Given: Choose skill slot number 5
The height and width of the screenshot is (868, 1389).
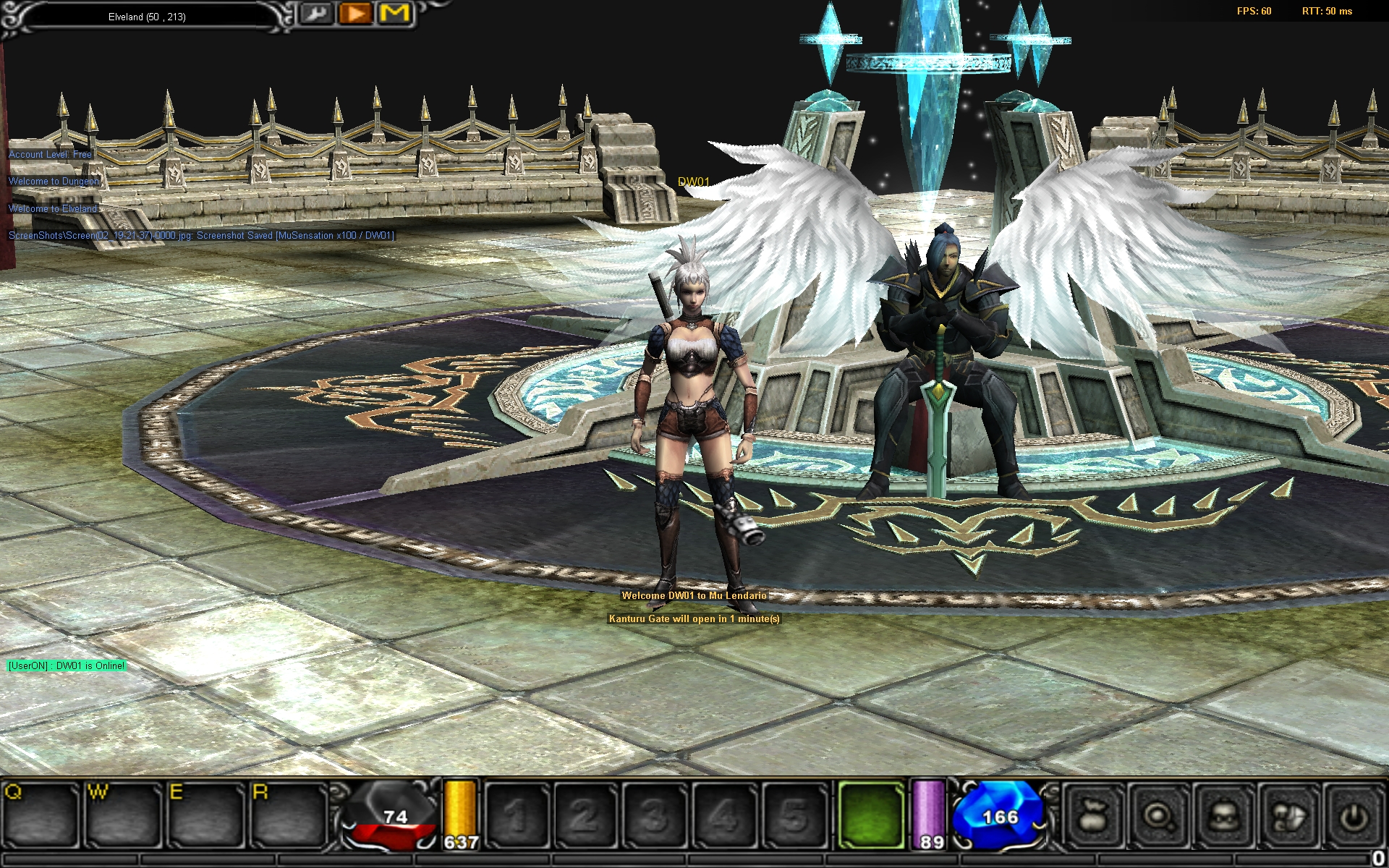Looking at the screenshot, I should pos(793,815).
